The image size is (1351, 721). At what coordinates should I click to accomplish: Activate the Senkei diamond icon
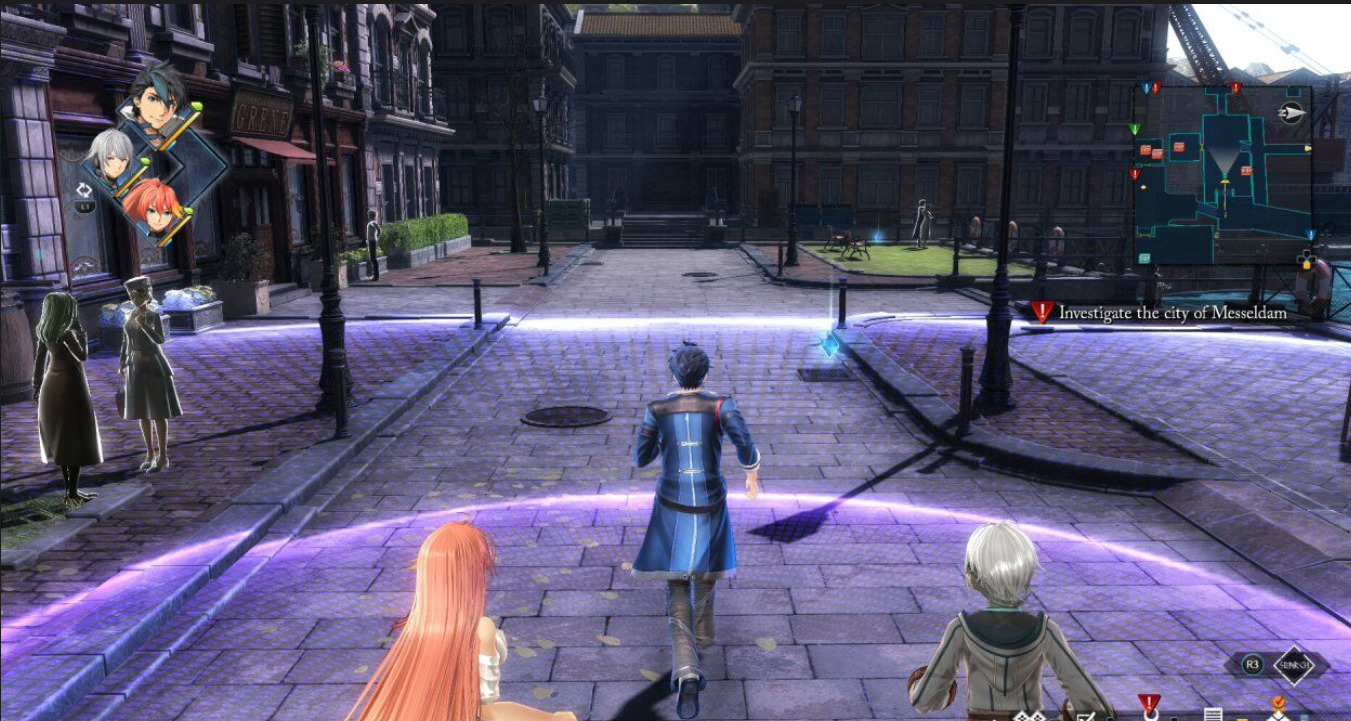click(x=1295, y=666)
